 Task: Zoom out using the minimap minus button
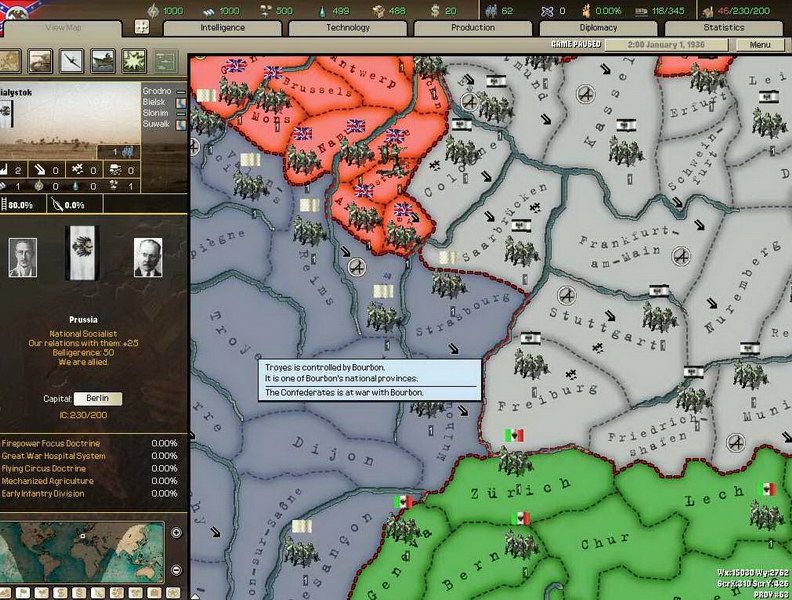coord(176,569)
